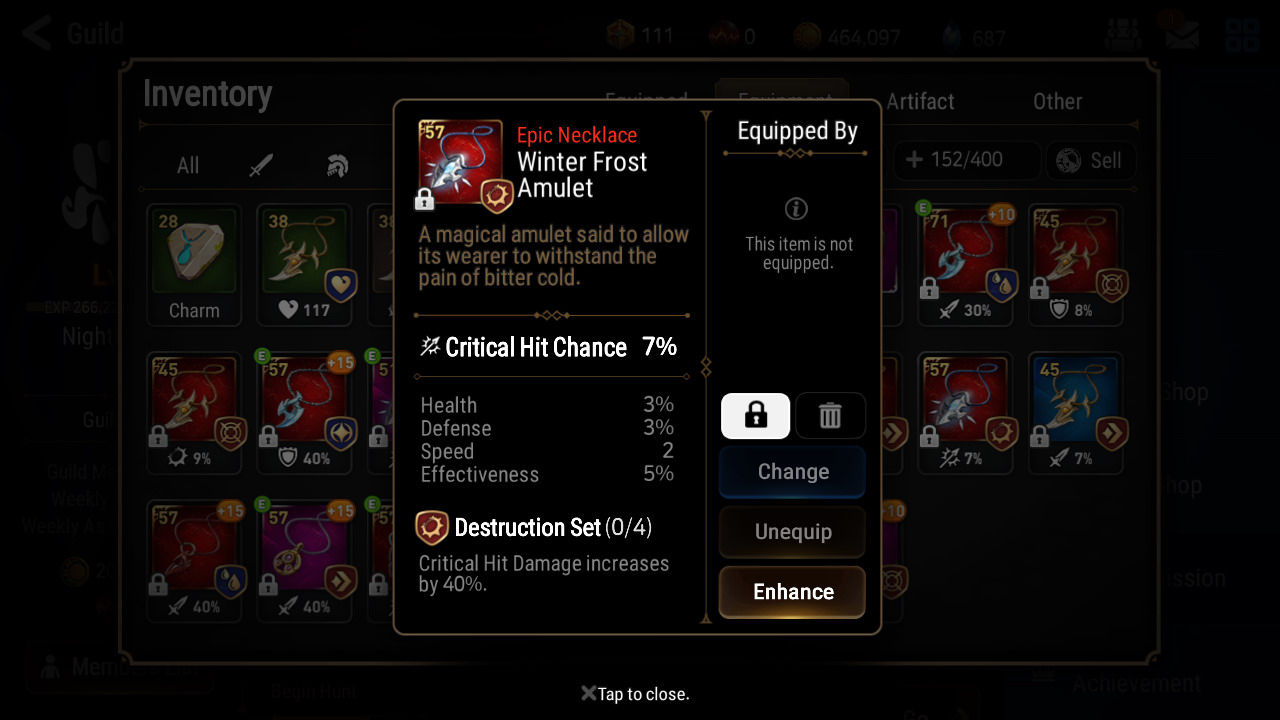Show info icon under Equipped By
The width and height of the screenshot is (1280, 720).
click(797, 208)
